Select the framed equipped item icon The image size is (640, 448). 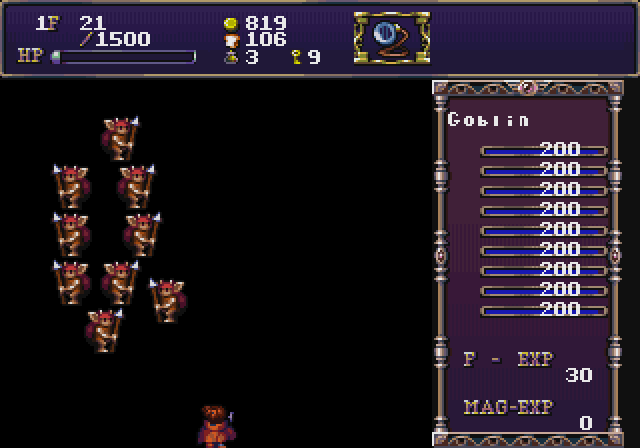pyautogui.click(x=391, y=39)
